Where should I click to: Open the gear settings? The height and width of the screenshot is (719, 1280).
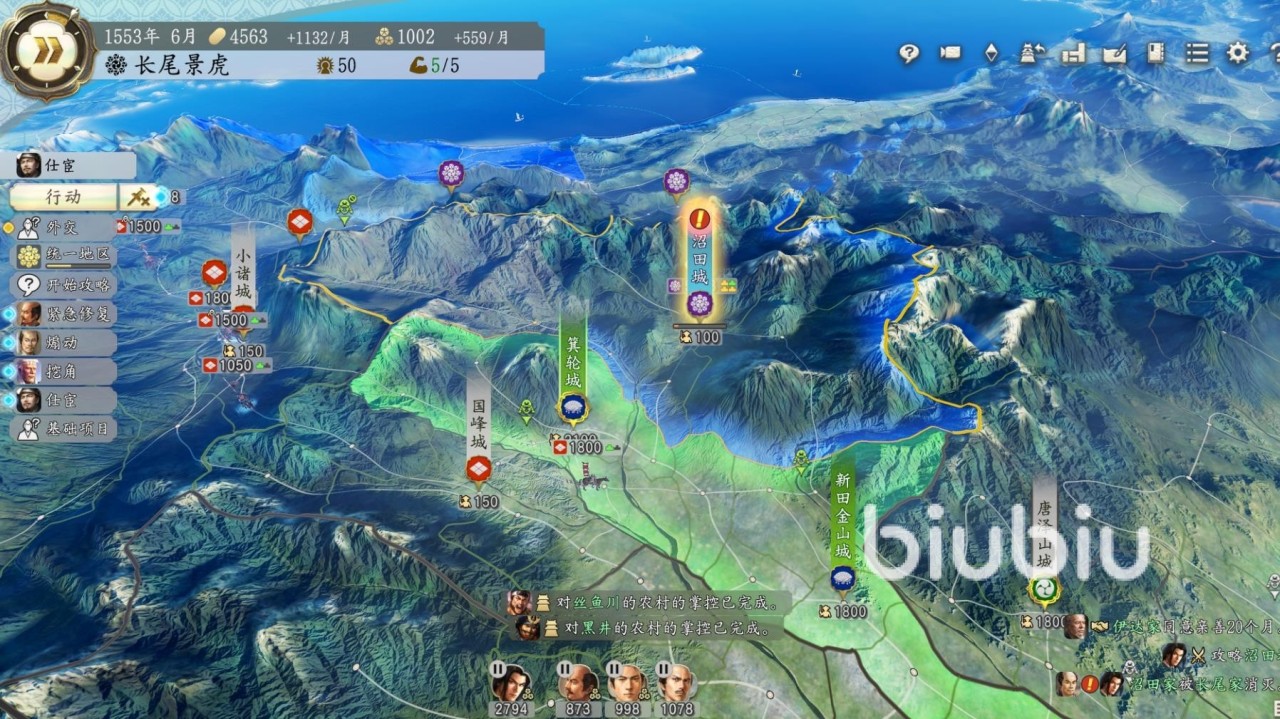[1238, 54]
